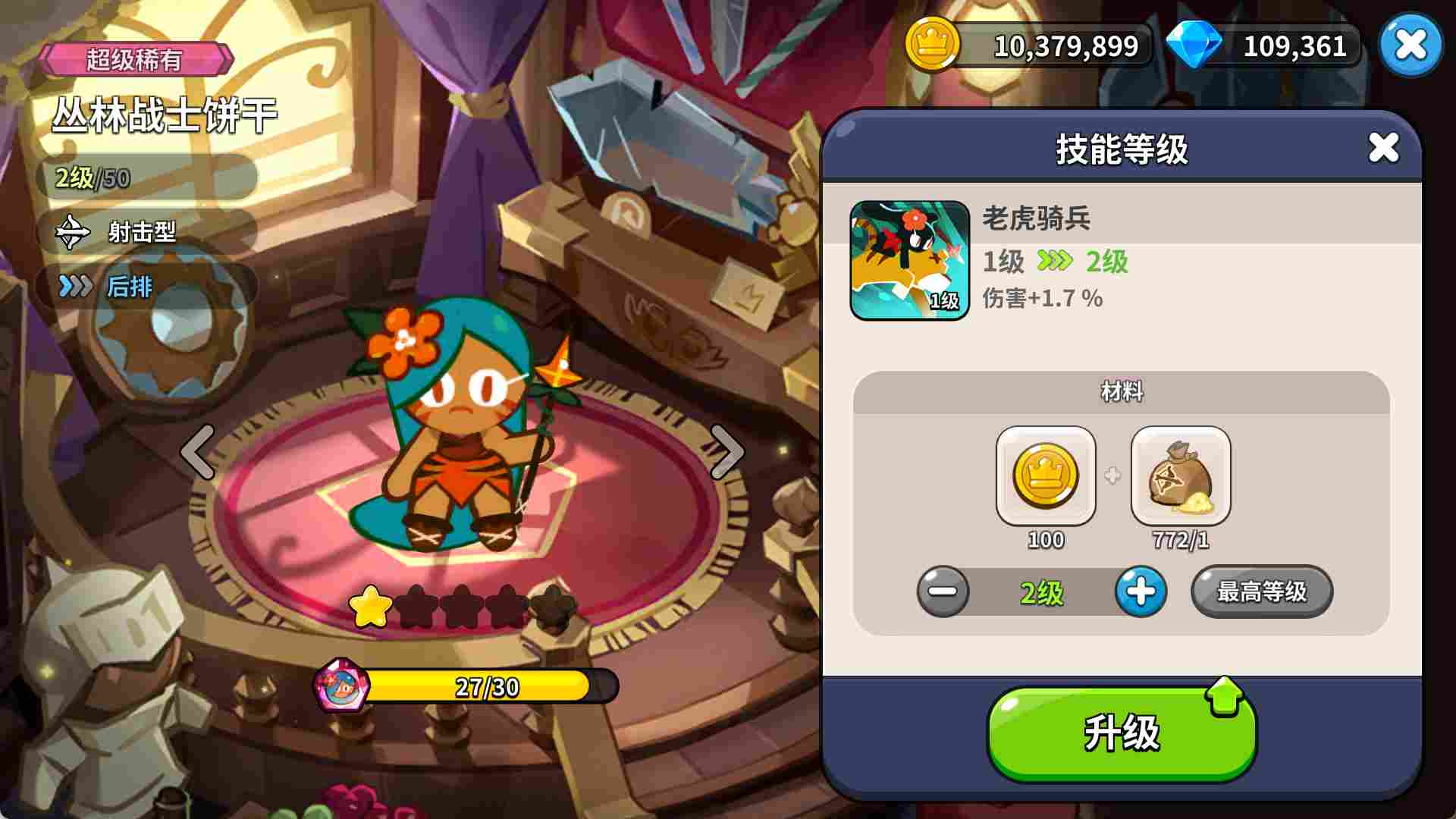
Task: Tap the 射击型 shooting type icon
Action: click(72, 234)
